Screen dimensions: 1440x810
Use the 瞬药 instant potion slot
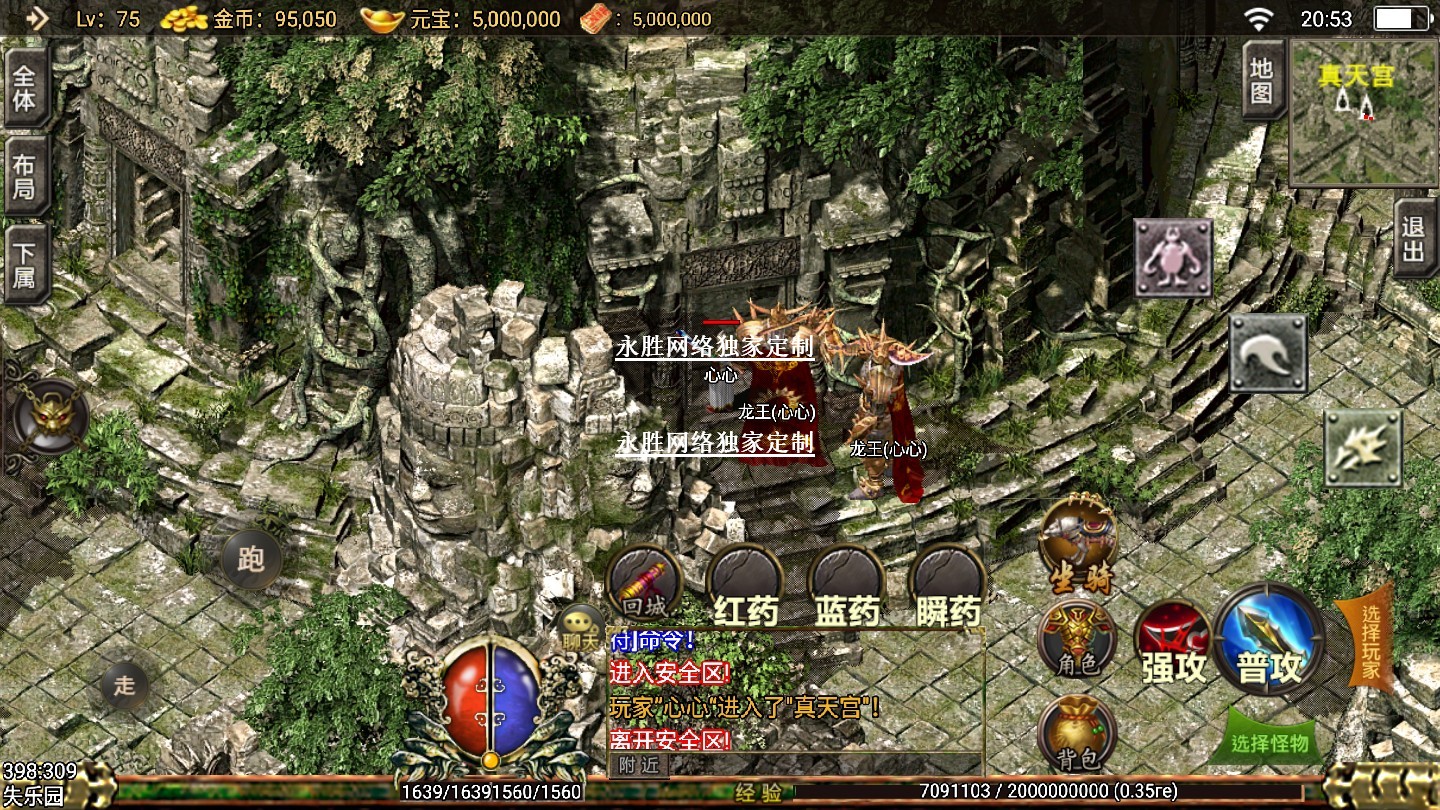(x=949, y=585)
